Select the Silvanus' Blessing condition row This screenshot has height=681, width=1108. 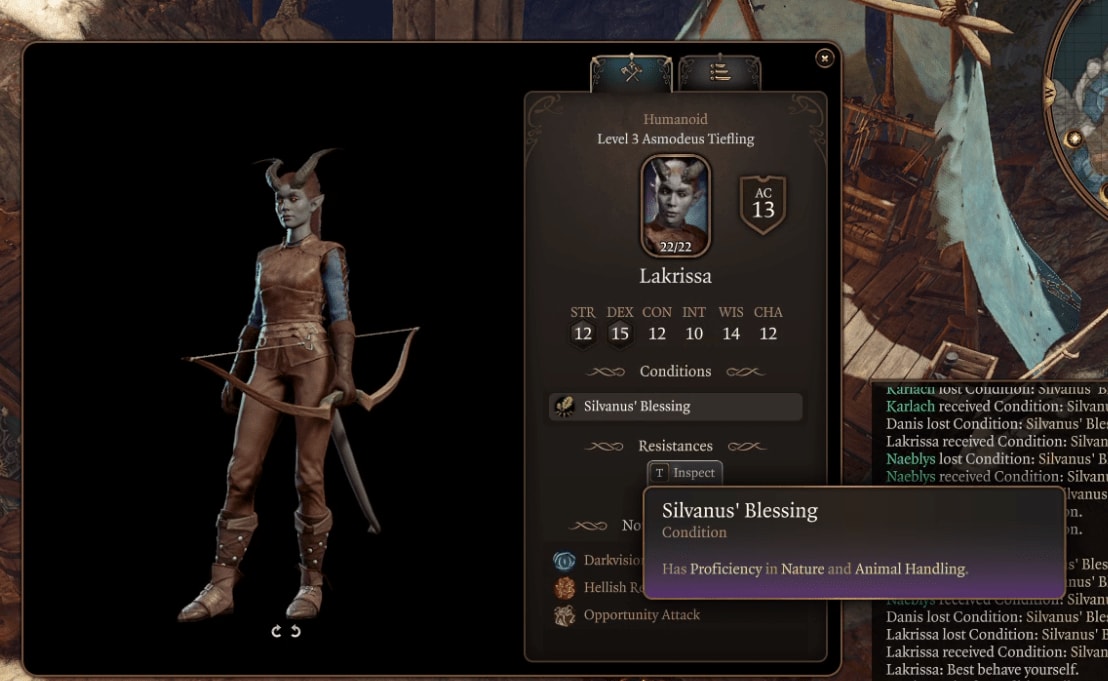pyautogui.click(x=675, y=406)
